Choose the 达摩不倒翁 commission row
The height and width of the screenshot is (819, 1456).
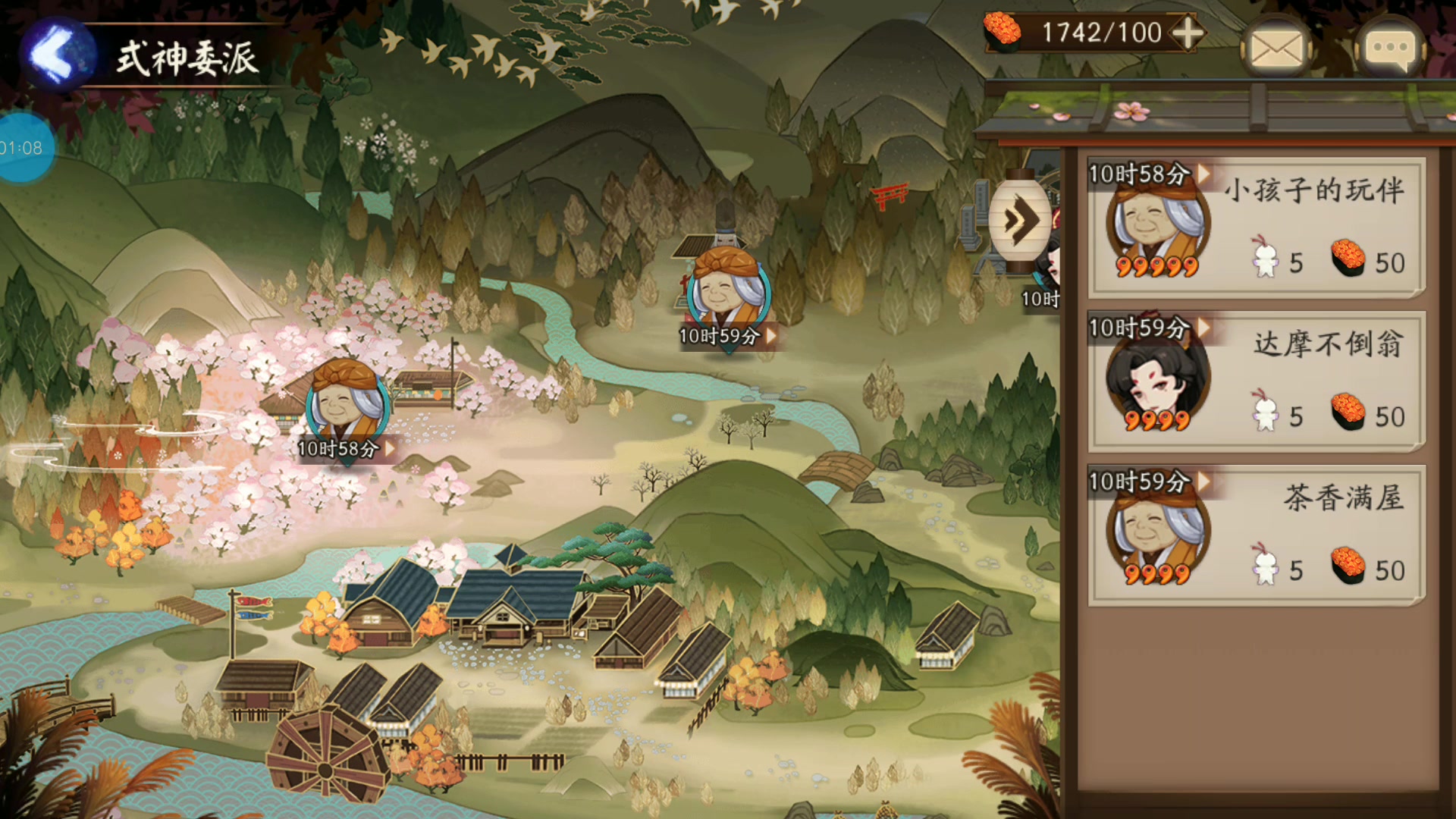point(1256,381)
